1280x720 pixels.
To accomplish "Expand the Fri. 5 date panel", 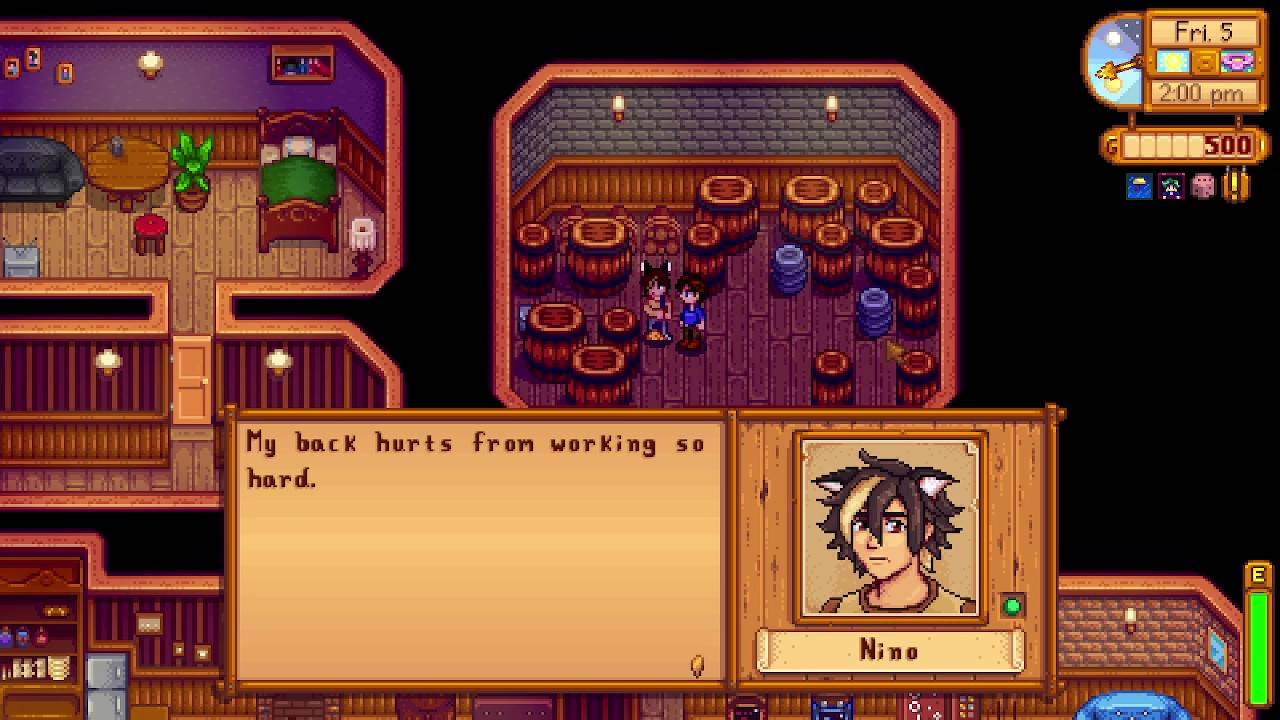I will click(1205, 31).
